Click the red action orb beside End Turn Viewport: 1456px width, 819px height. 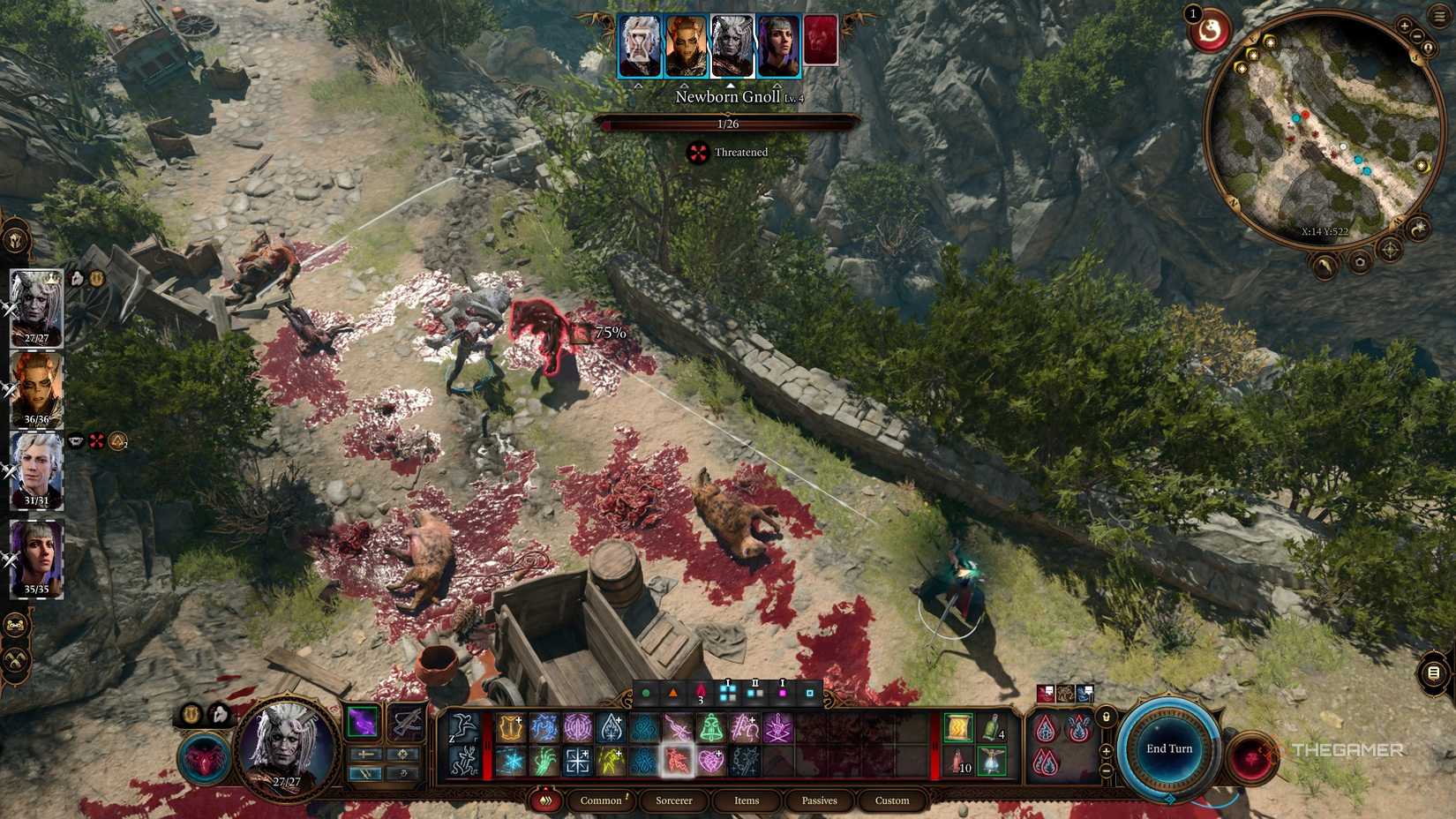click(1253, 757)
